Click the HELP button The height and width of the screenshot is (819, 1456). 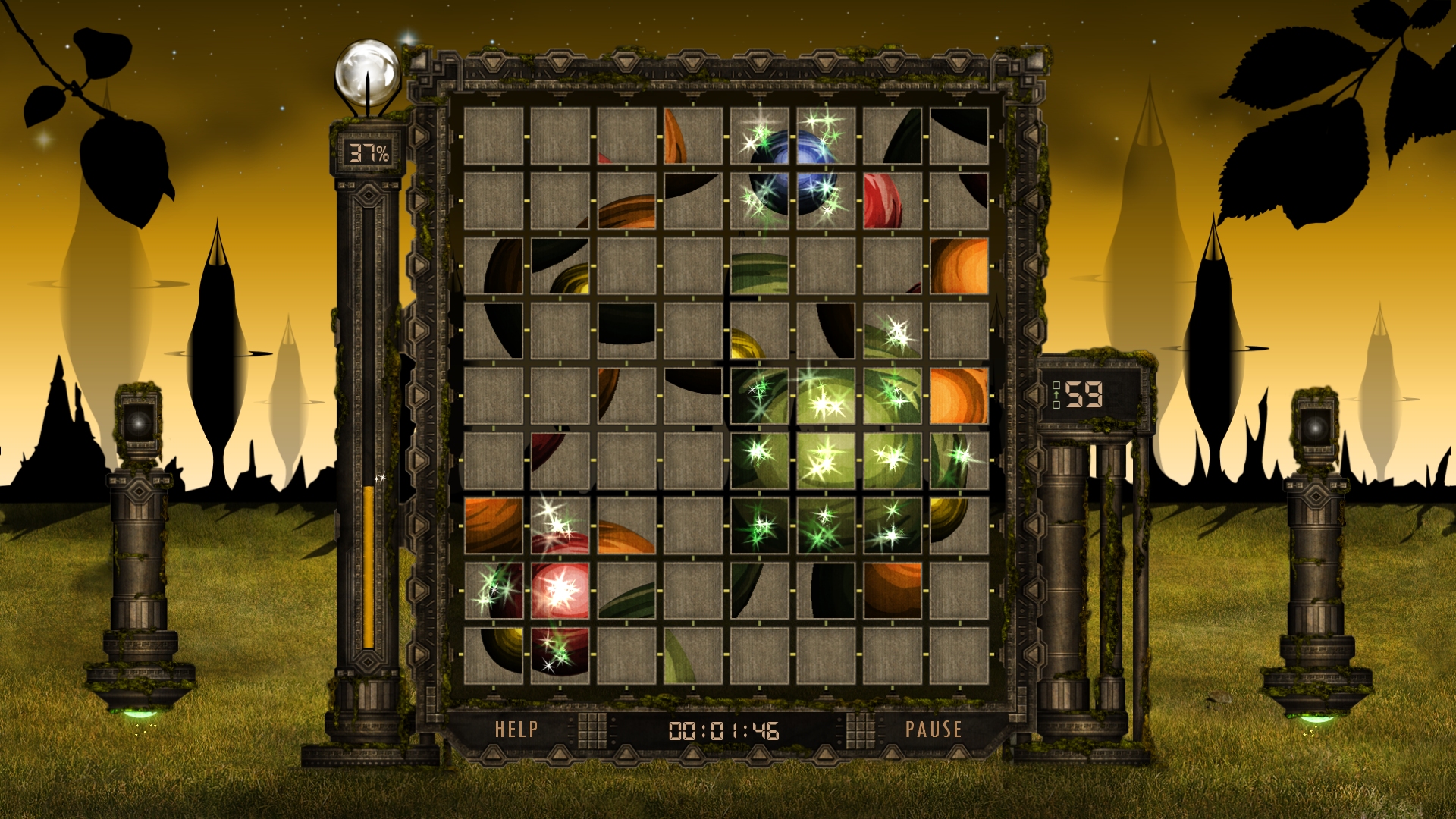point(516,730)
